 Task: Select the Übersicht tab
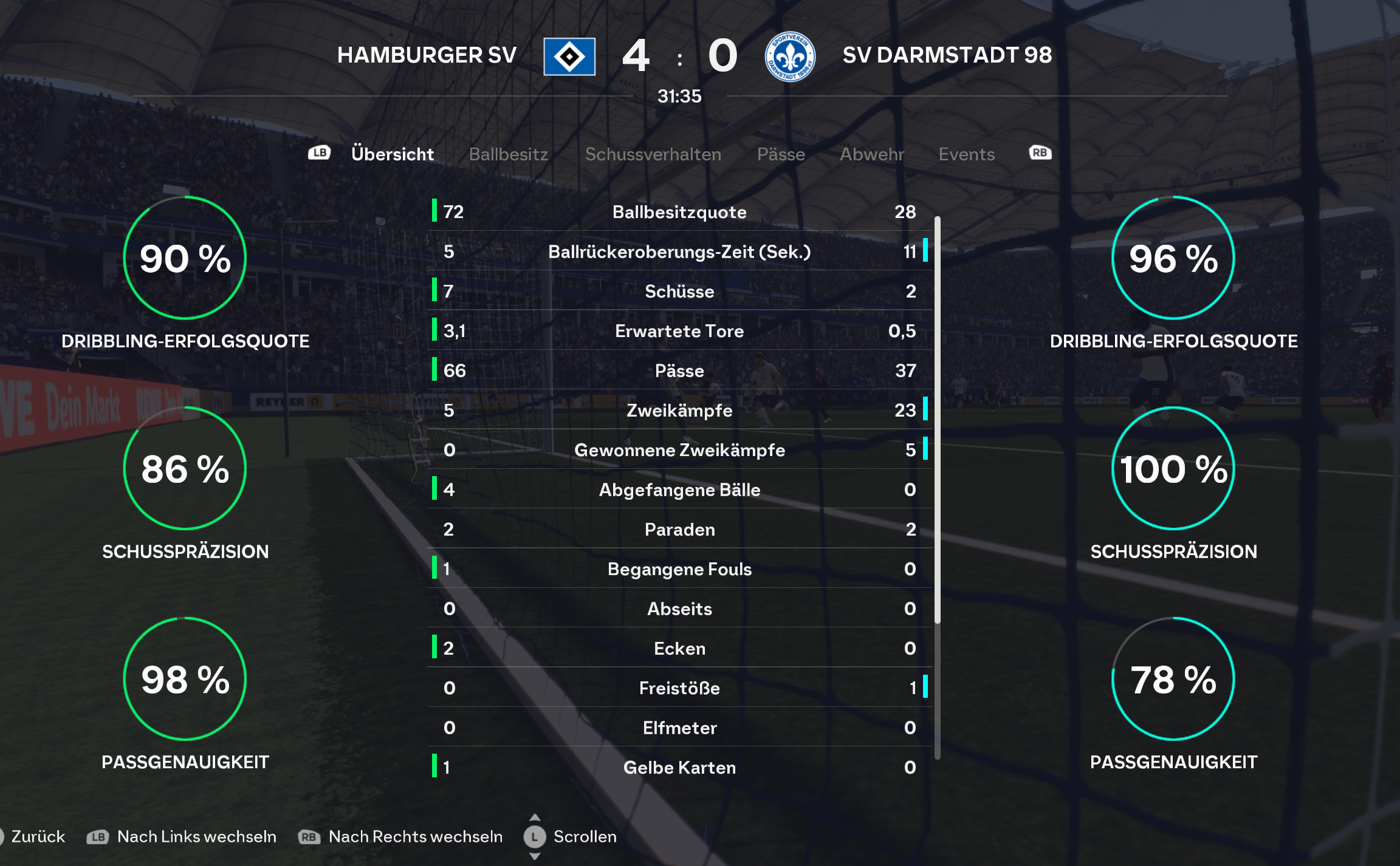pyautogui.click(x=393, y=154)
